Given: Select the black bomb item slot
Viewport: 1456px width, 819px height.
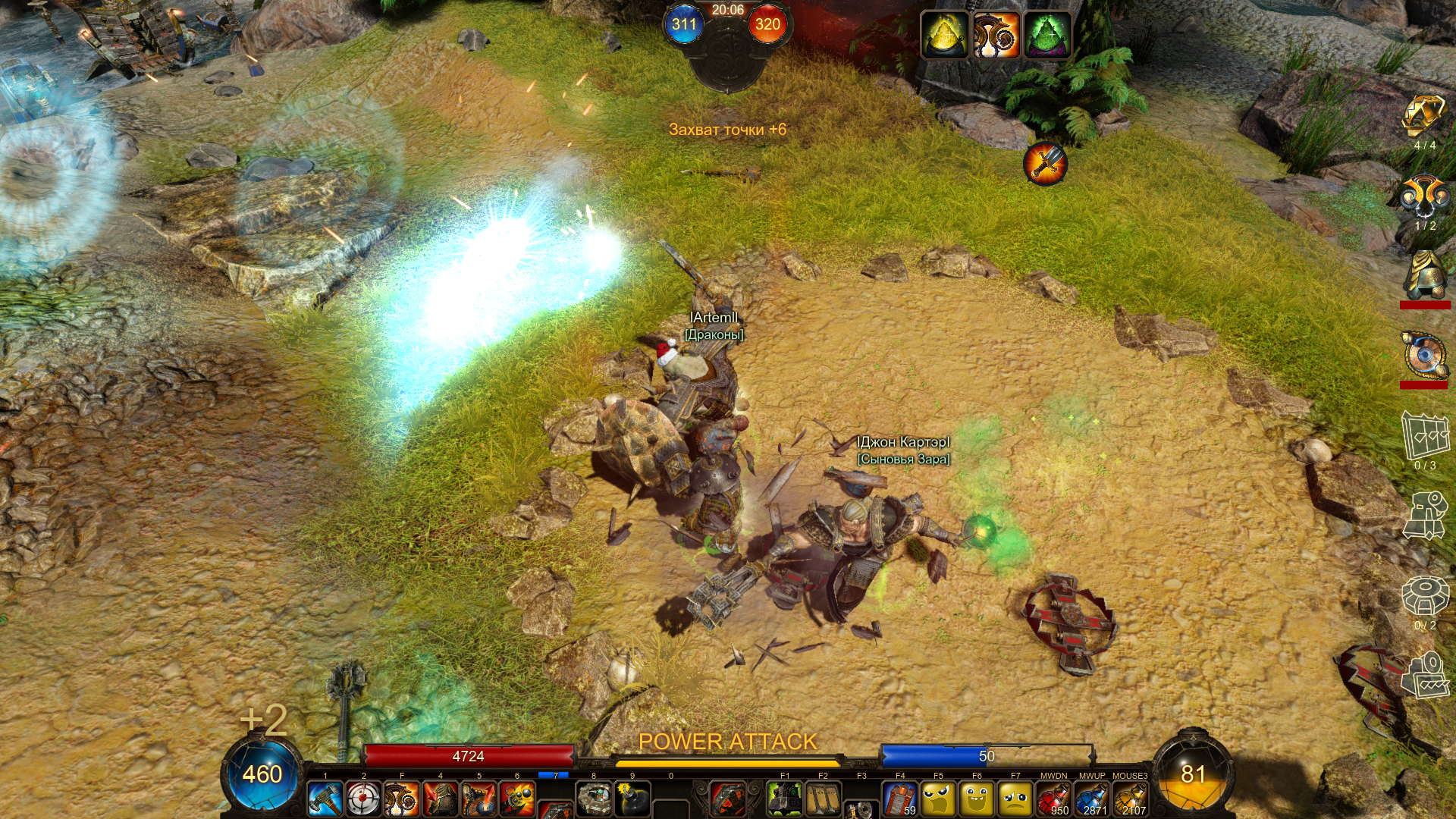Looking at the screenshot, I should pyautogui.click(x=632, y=799).
